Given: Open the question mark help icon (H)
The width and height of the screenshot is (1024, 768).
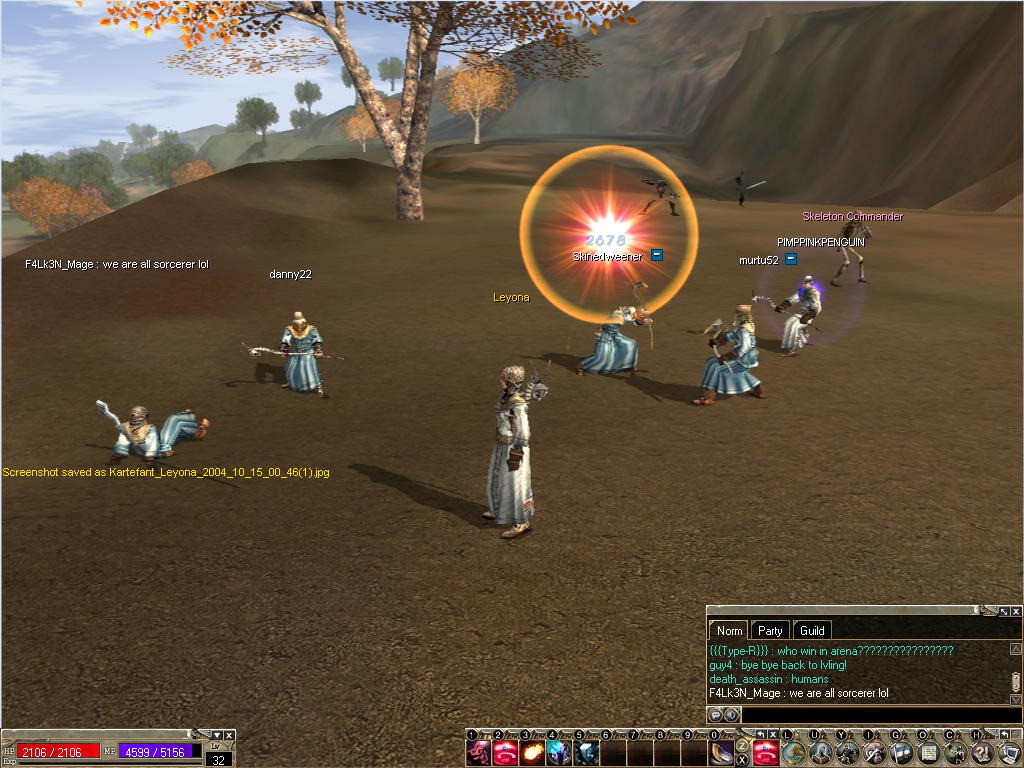Looking at the screenshot, I should (x=983, y=753).
